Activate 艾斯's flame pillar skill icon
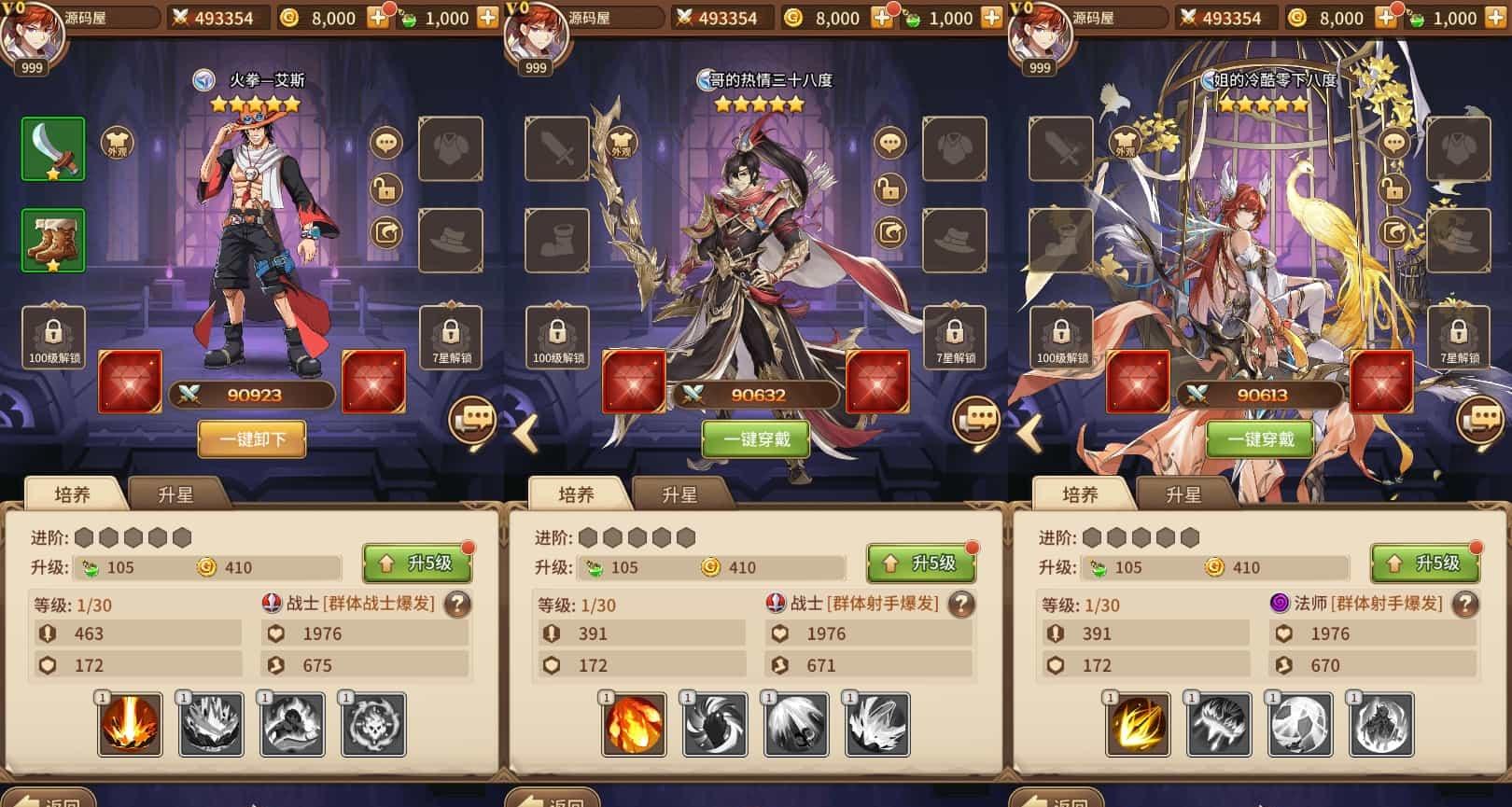This screenshot has width=1512, height=807. (130, 724)
